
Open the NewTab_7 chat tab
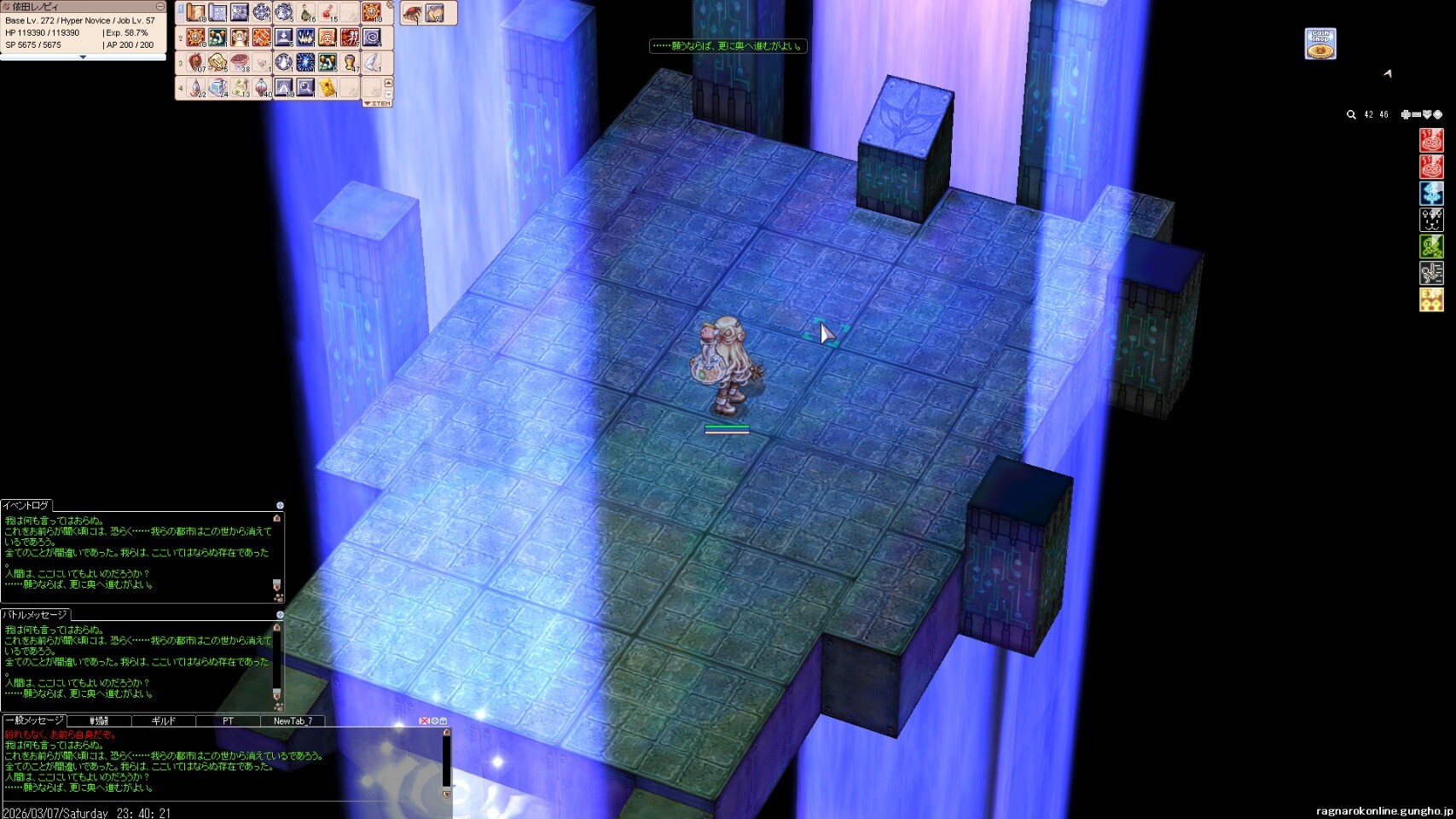293,721
